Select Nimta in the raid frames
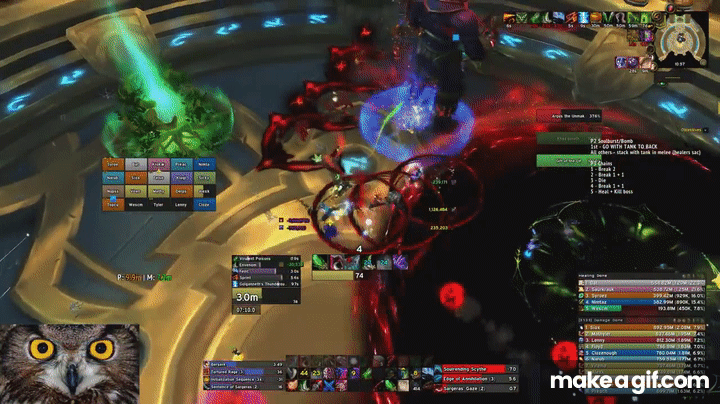 point(204,164)
